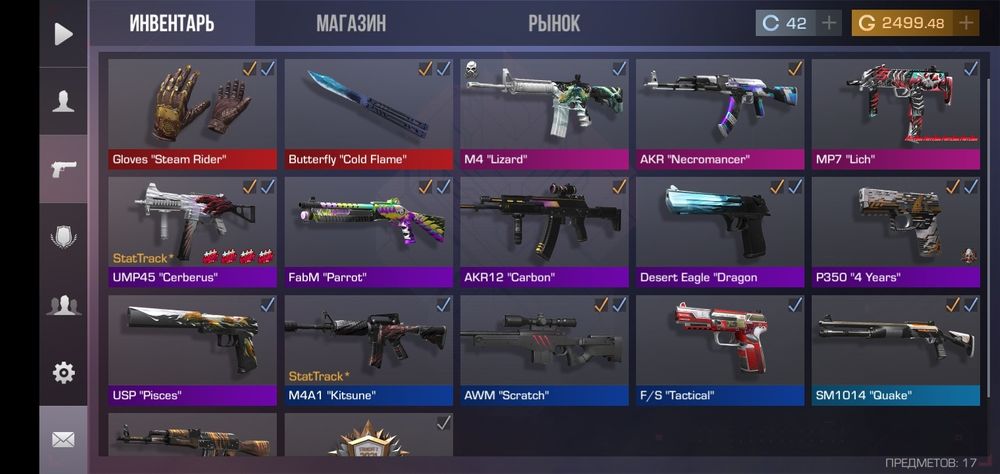1000x474 pixels.
Task: Buy more gold using the plus button
Action: tap(965, 23)
